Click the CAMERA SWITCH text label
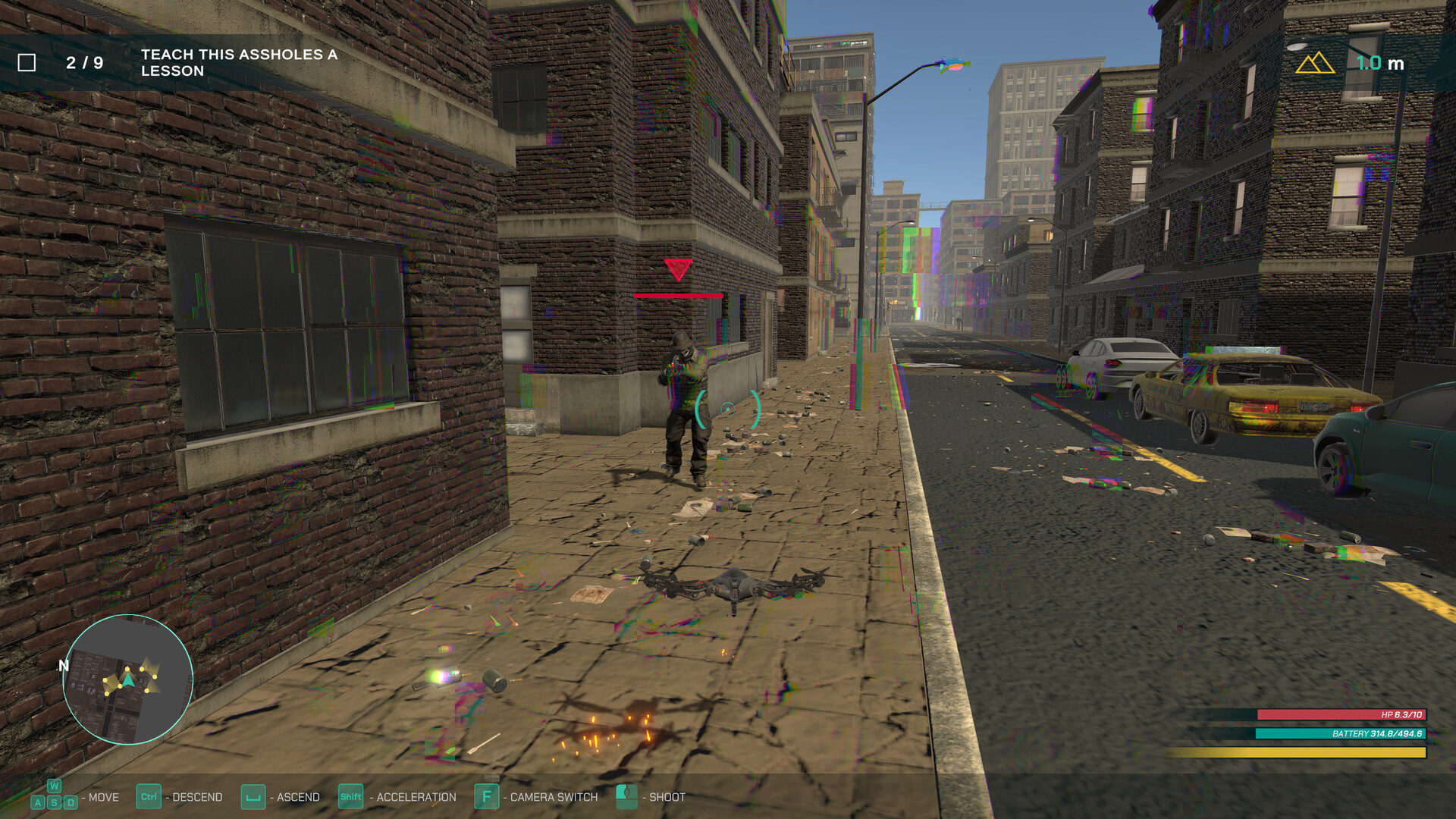The width and height of the screenshot is (1456, 819). click(551, 797)
